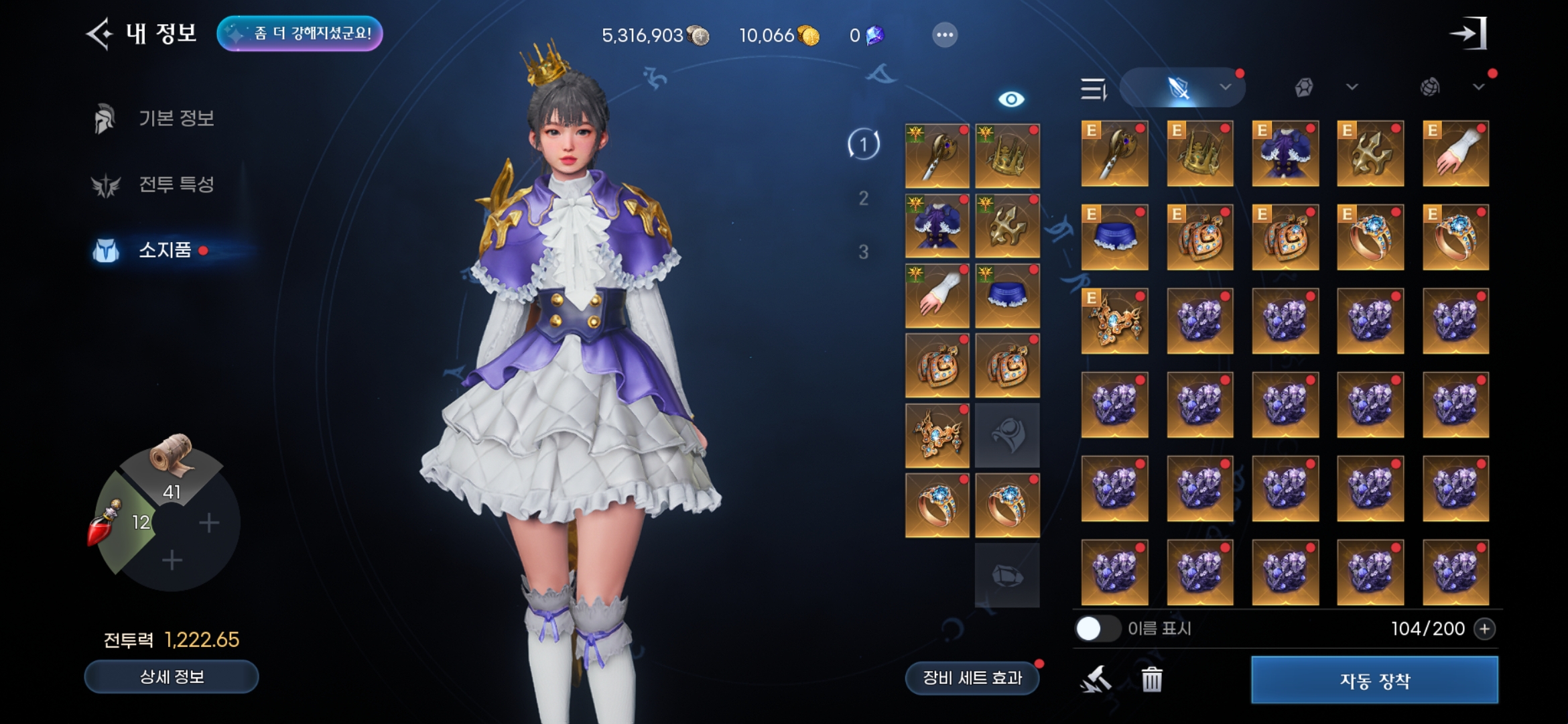The height and width of the screenshot is (724, 1568).
Task: Click the trash can delete icon
Action: pyautogui.click(x=1151, y=680)
